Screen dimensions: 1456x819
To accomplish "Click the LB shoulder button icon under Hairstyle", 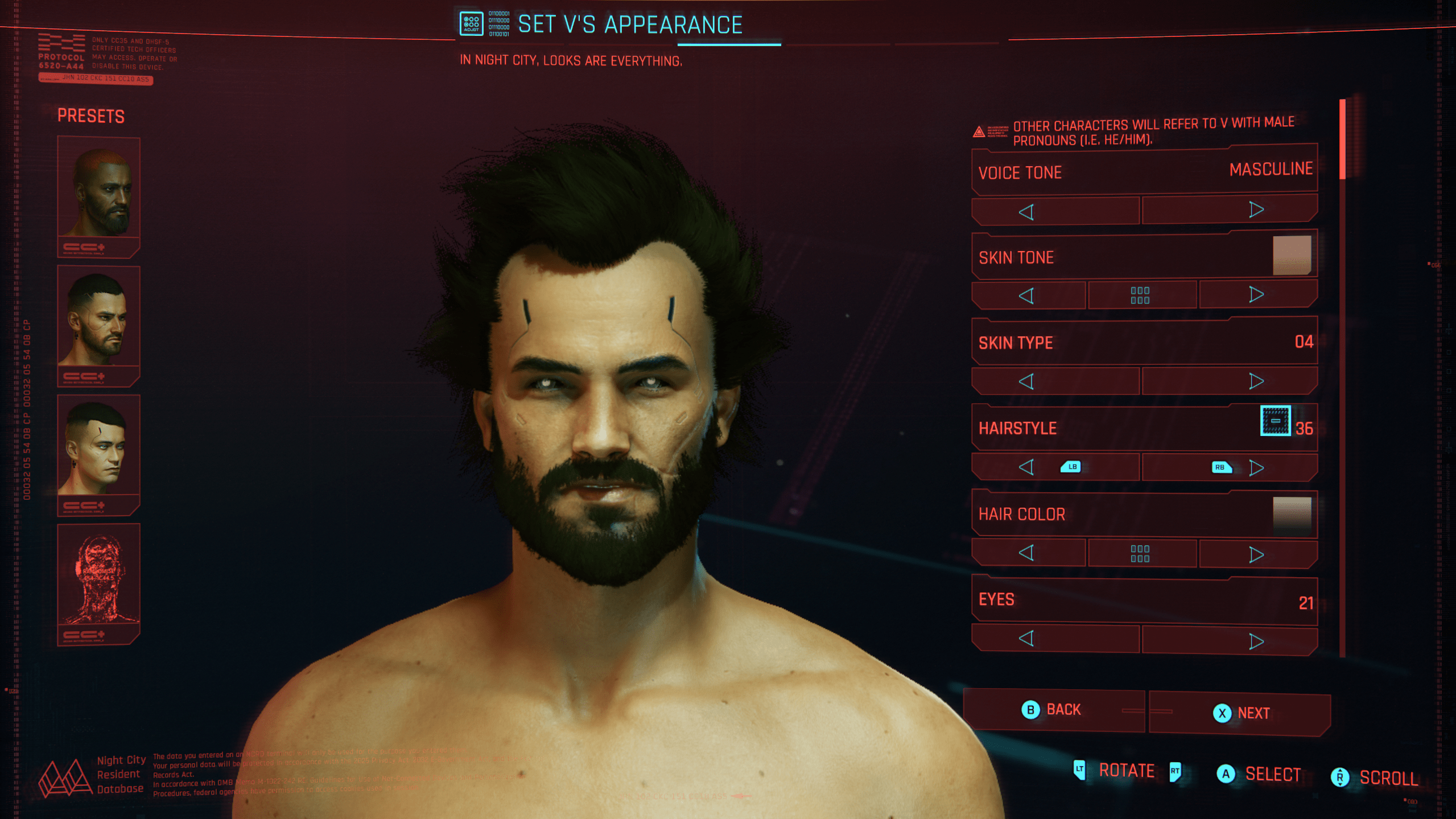I will [x=1072, y=467].
